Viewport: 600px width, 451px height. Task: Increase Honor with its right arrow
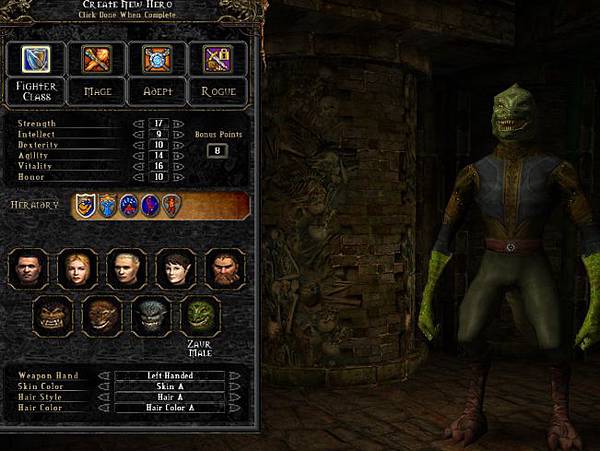[179, 177]
